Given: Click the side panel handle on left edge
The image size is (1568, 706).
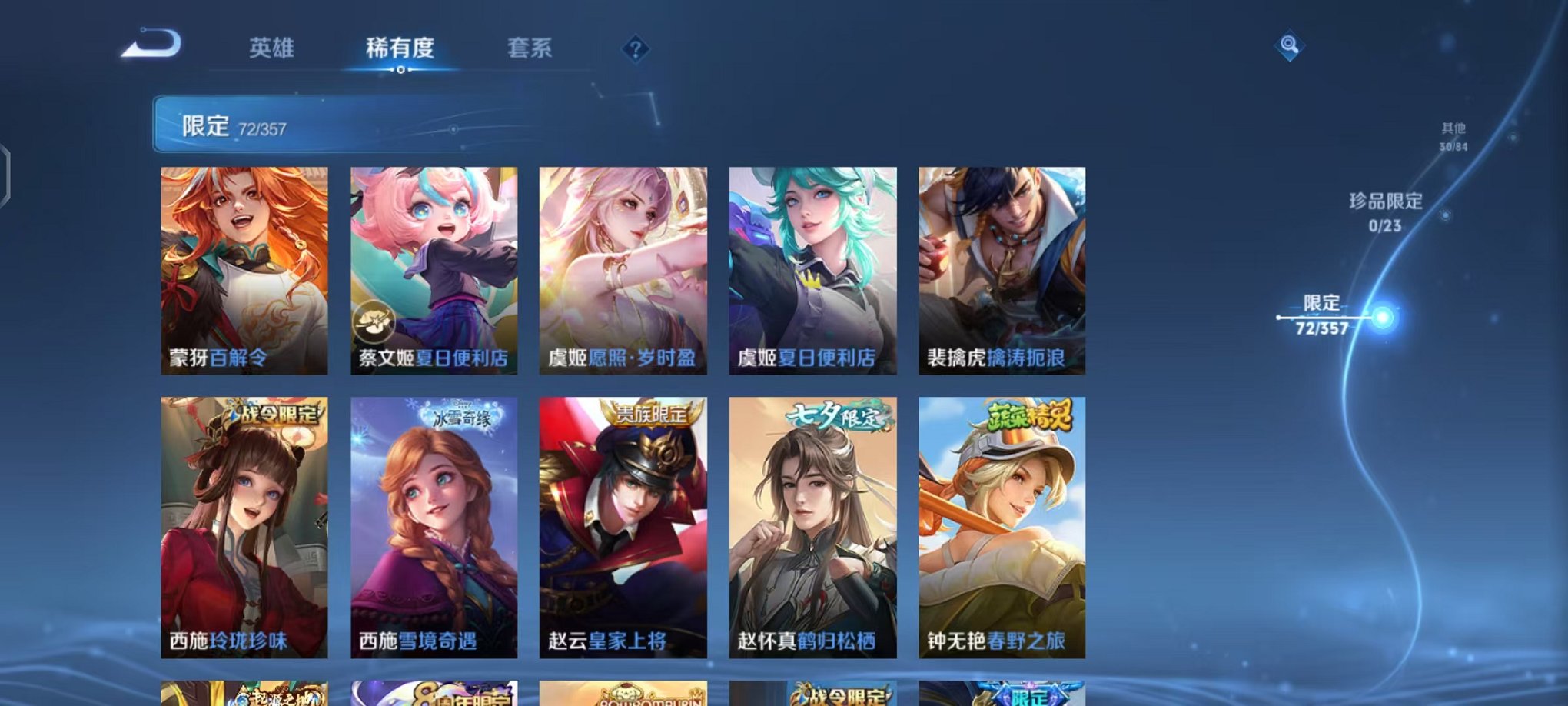Looking at the screenshot, I should 6,177.
